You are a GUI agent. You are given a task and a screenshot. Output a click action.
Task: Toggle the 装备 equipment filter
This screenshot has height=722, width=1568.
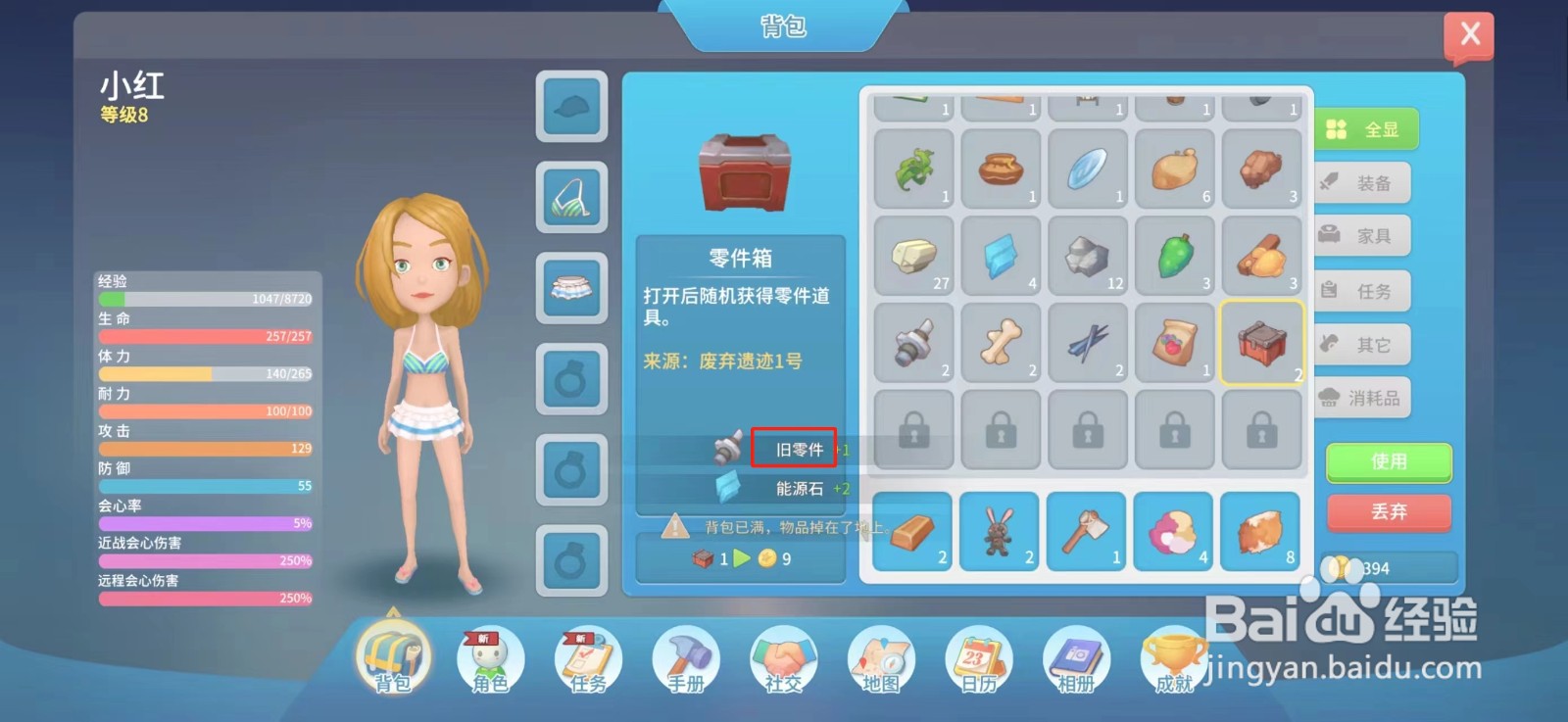click(x=1363, y=182)
